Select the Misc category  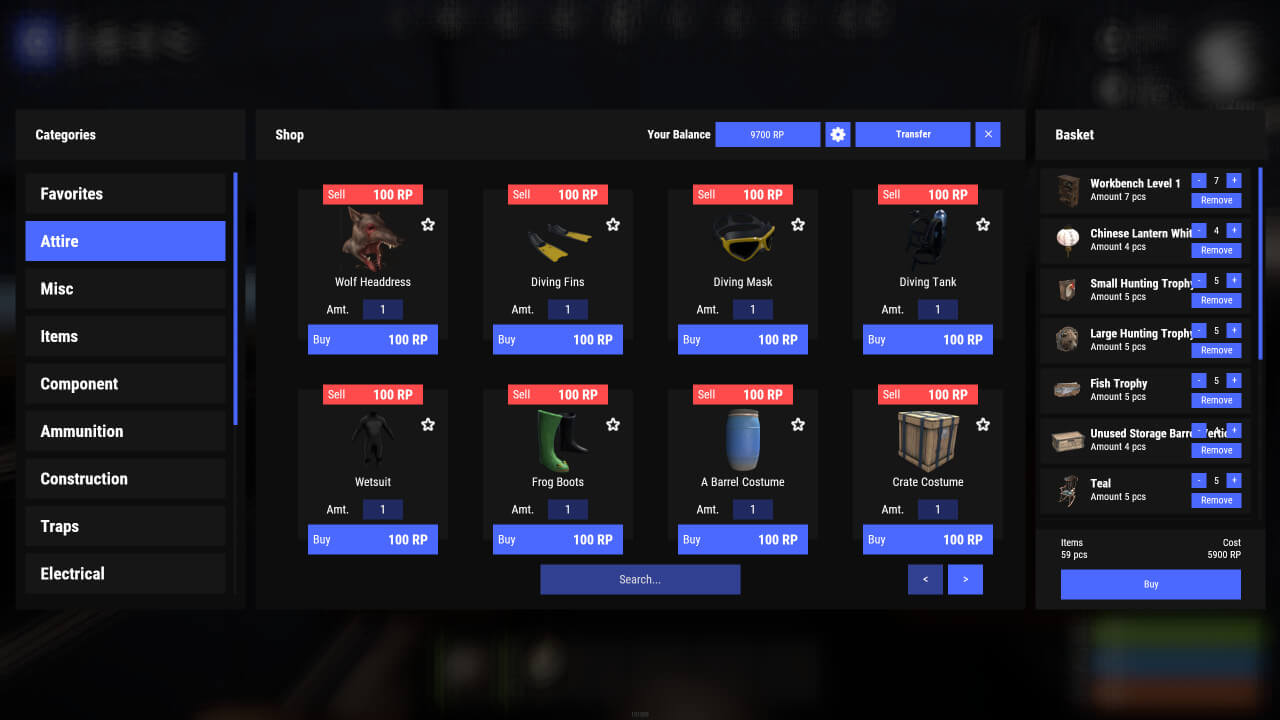tap(125, 288)
